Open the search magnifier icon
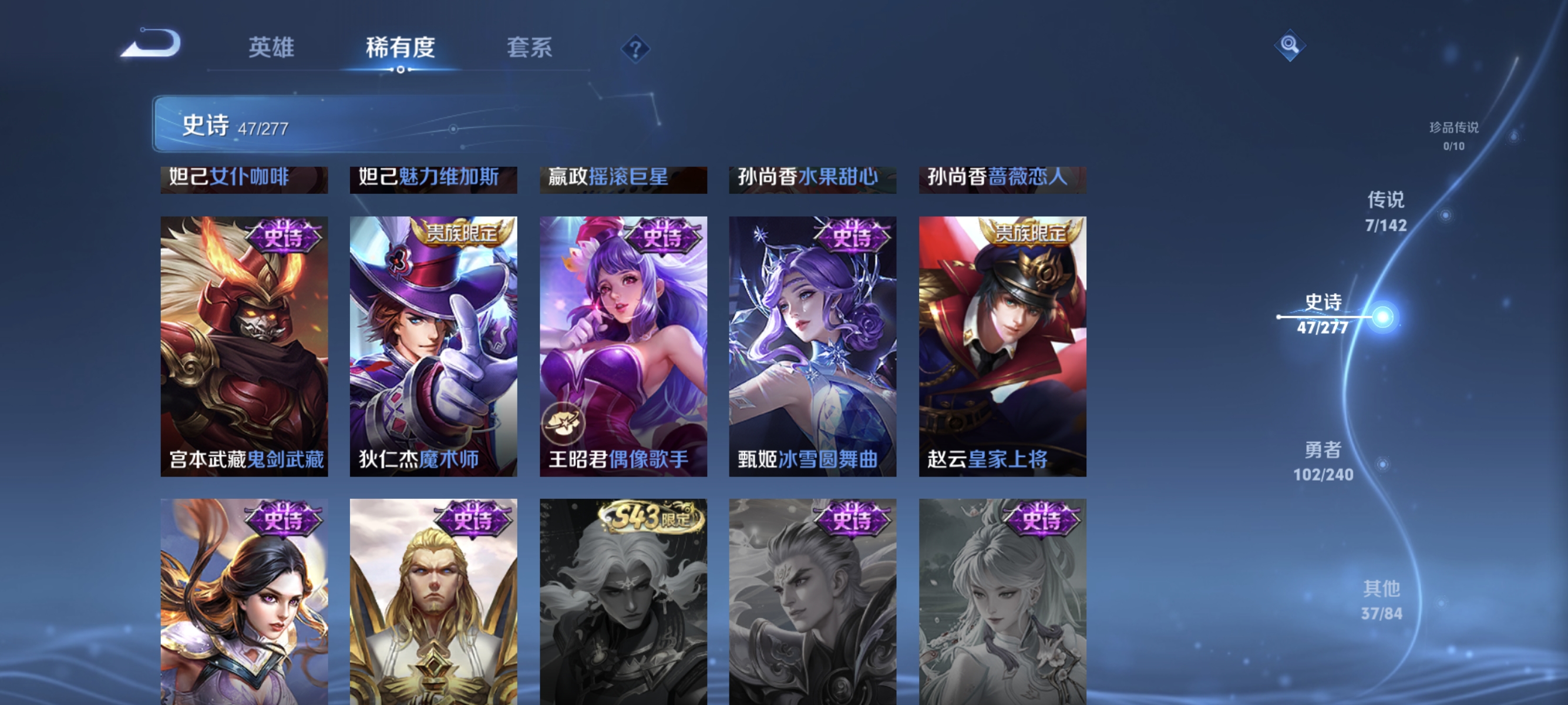Image resolution: width=1568 pixels, height=705 pixels. point(1290,44)
